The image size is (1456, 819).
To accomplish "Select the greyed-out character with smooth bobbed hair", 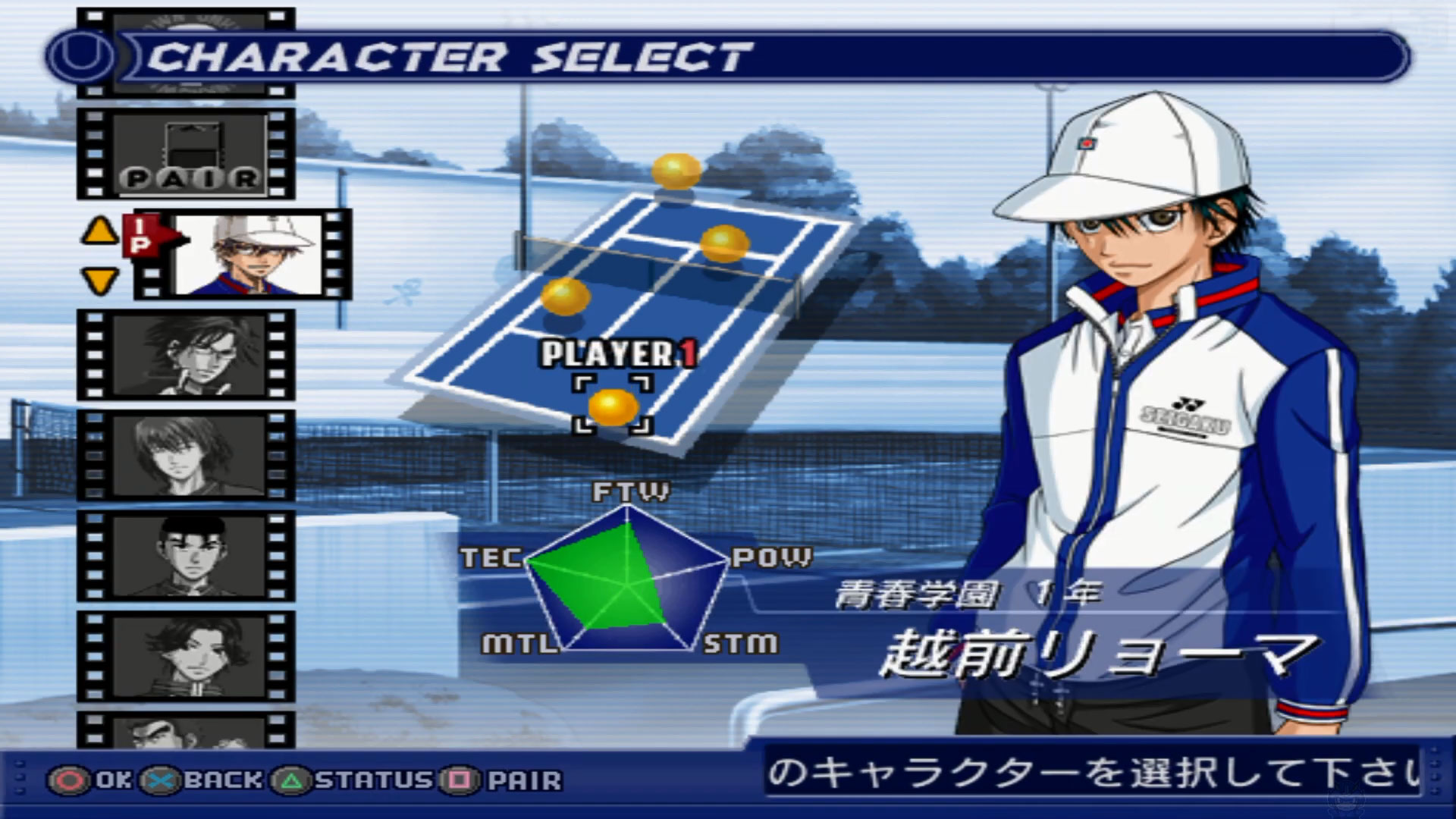I will (187, 455).
